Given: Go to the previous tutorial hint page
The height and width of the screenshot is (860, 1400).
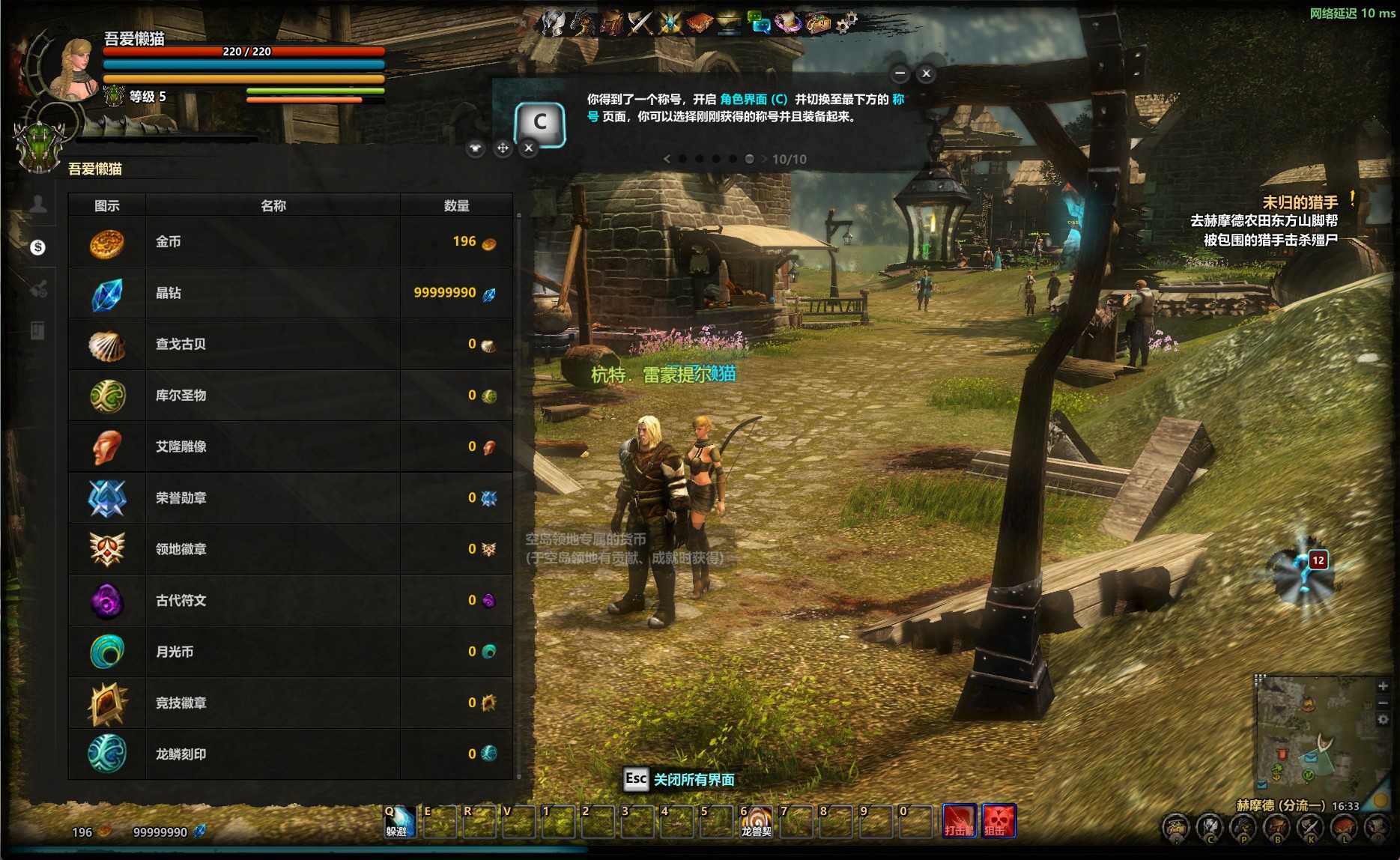Looking at the screenshot, I should click(667, 159).
